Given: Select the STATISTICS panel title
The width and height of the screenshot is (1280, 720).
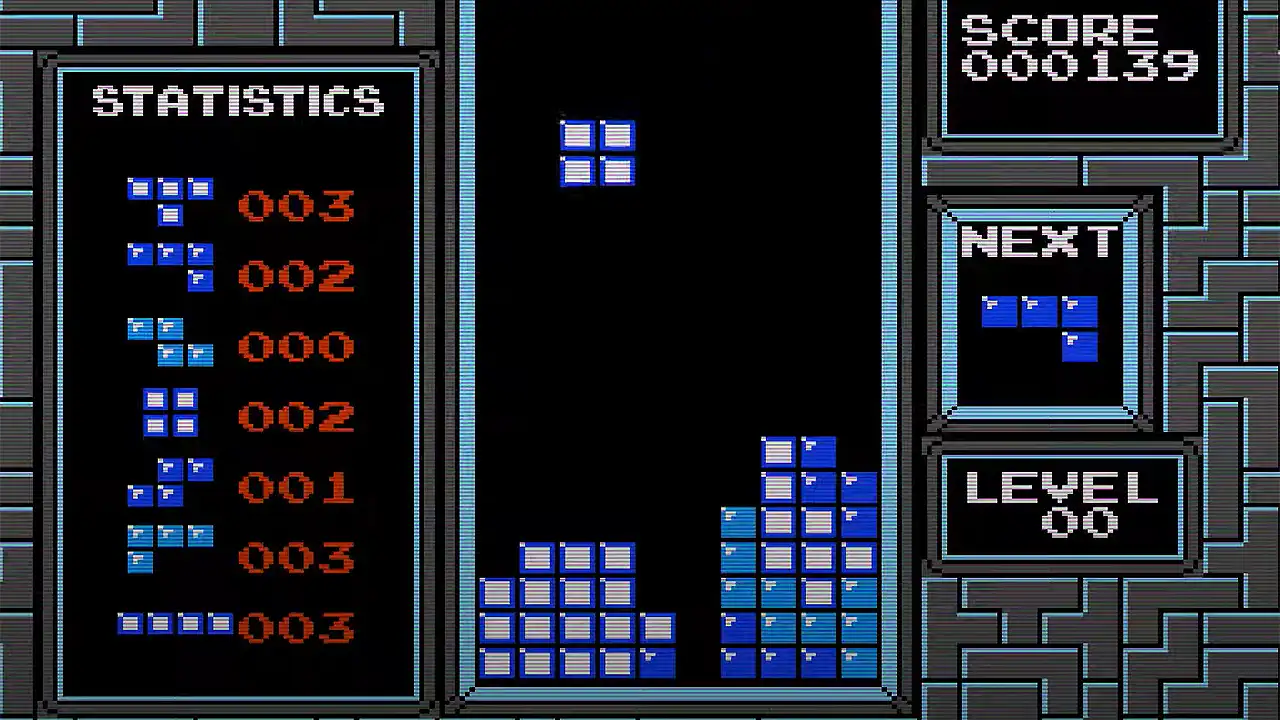Looking at the screenshot, I should click(x=238, y=101).
